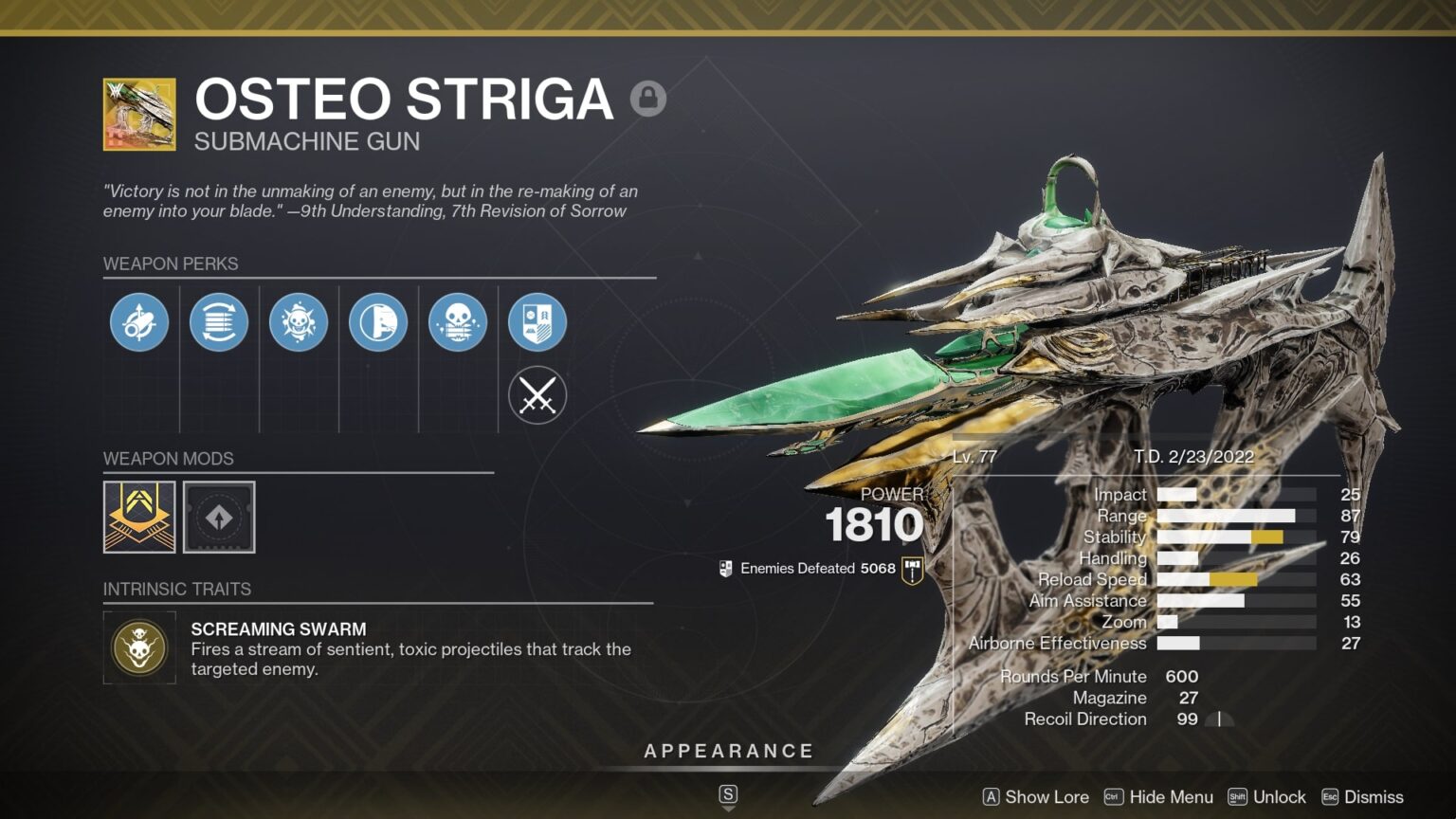This screenshot has height=819, width=1456.
Task: Switch to the Weapon Mods section header
Action: coord(167,459)
